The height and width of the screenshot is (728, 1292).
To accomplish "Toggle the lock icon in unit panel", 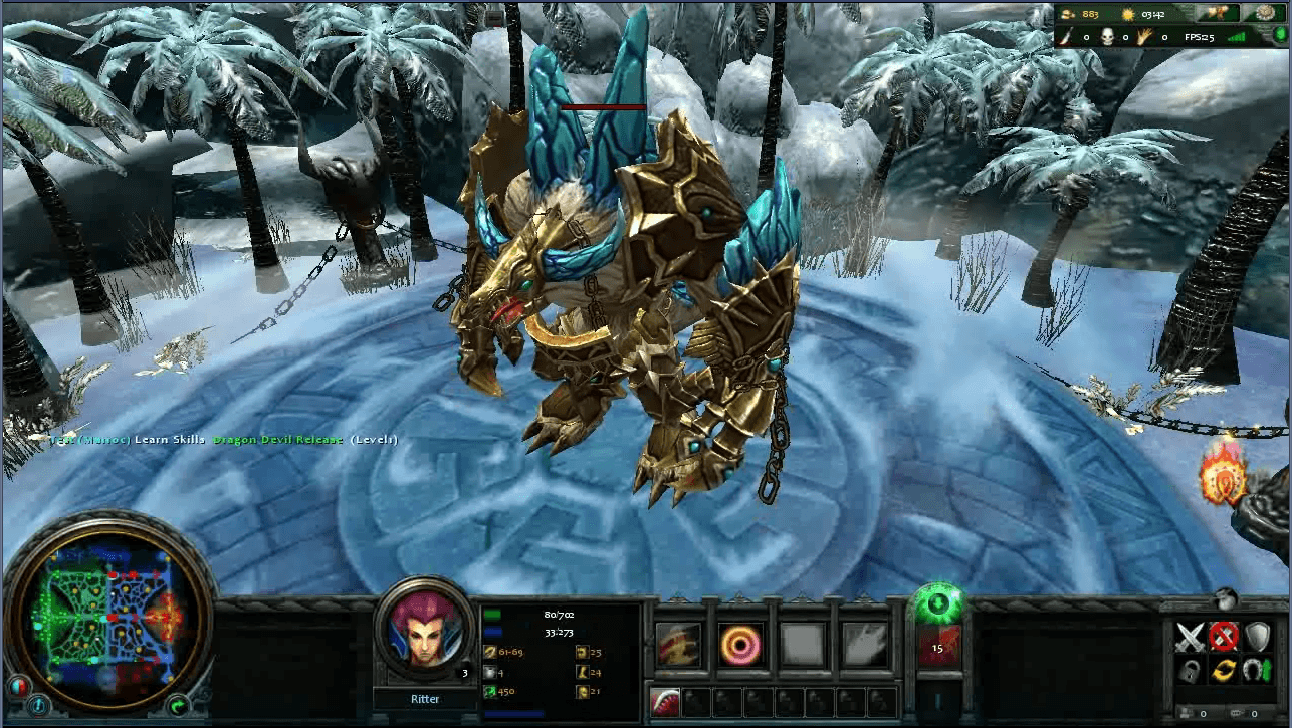I will point(1191,669).
